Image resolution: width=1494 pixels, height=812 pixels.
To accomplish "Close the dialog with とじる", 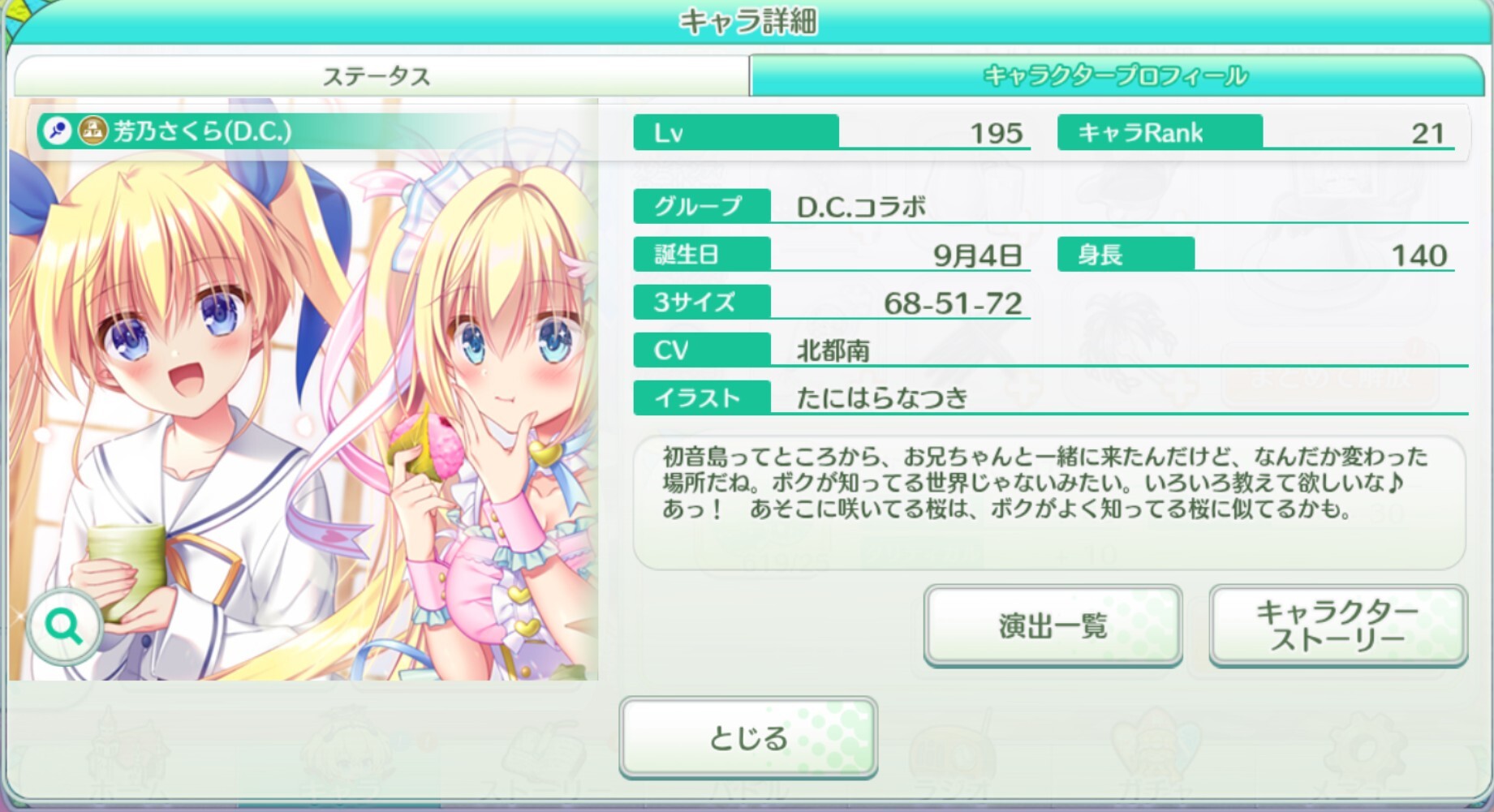I will click(x=747, y=737).
